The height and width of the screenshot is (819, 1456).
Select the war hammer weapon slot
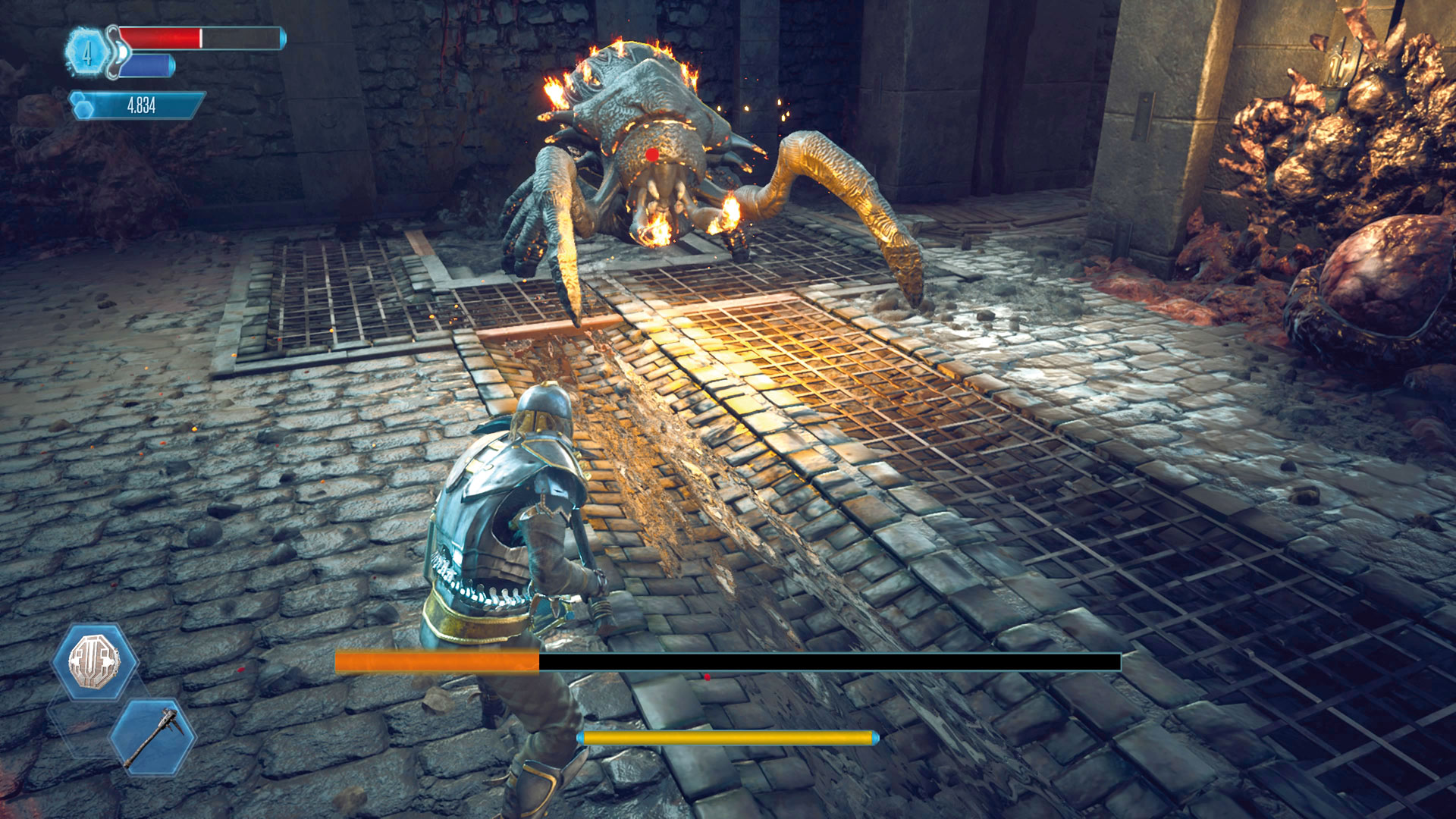pos(152,736)
